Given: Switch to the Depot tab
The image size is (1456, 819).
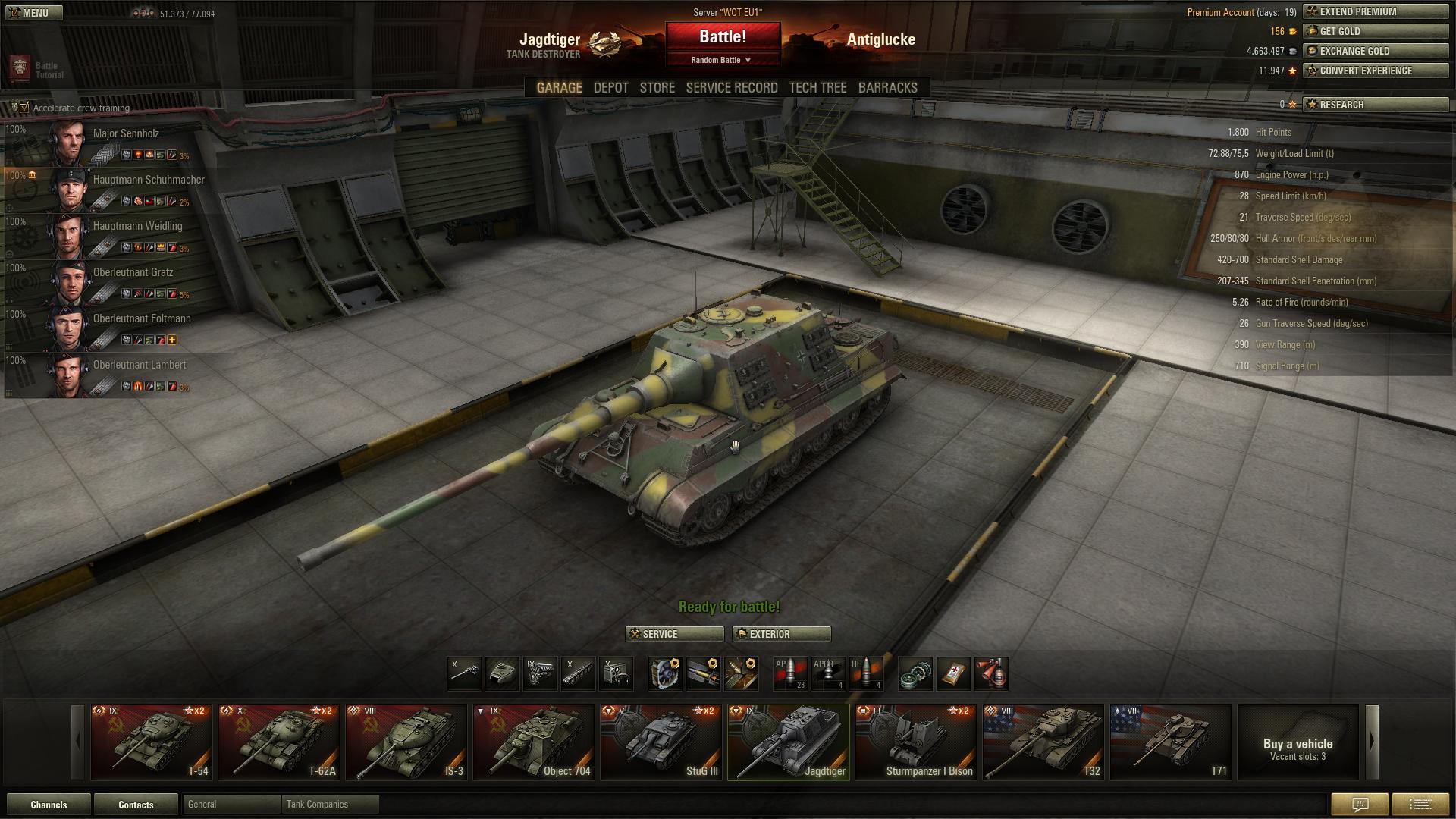Looking at the screenshot, I should coord(610,88).
